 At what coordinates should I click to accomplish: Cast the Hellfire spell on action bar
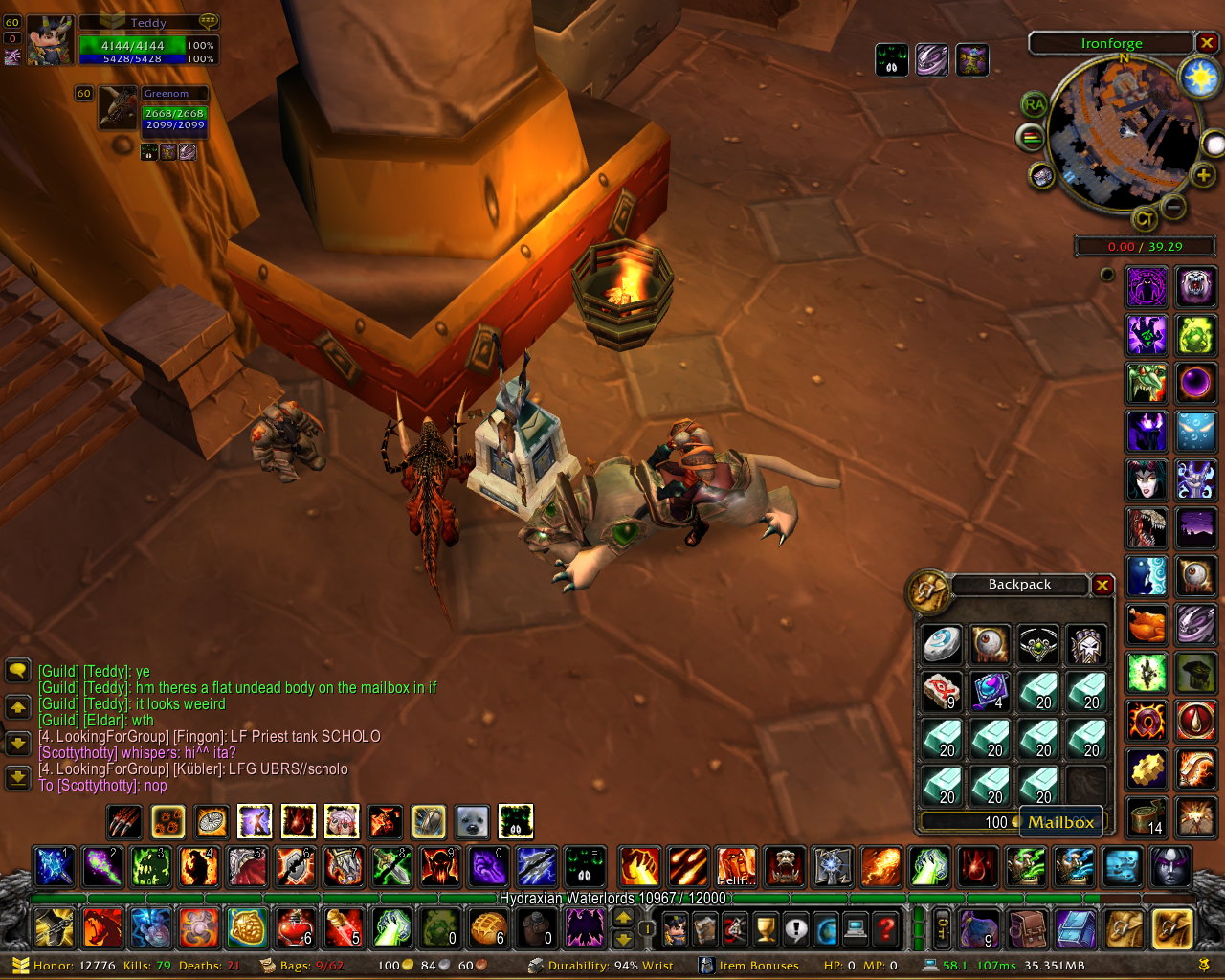pyautogui.click(x=736, y=866)
